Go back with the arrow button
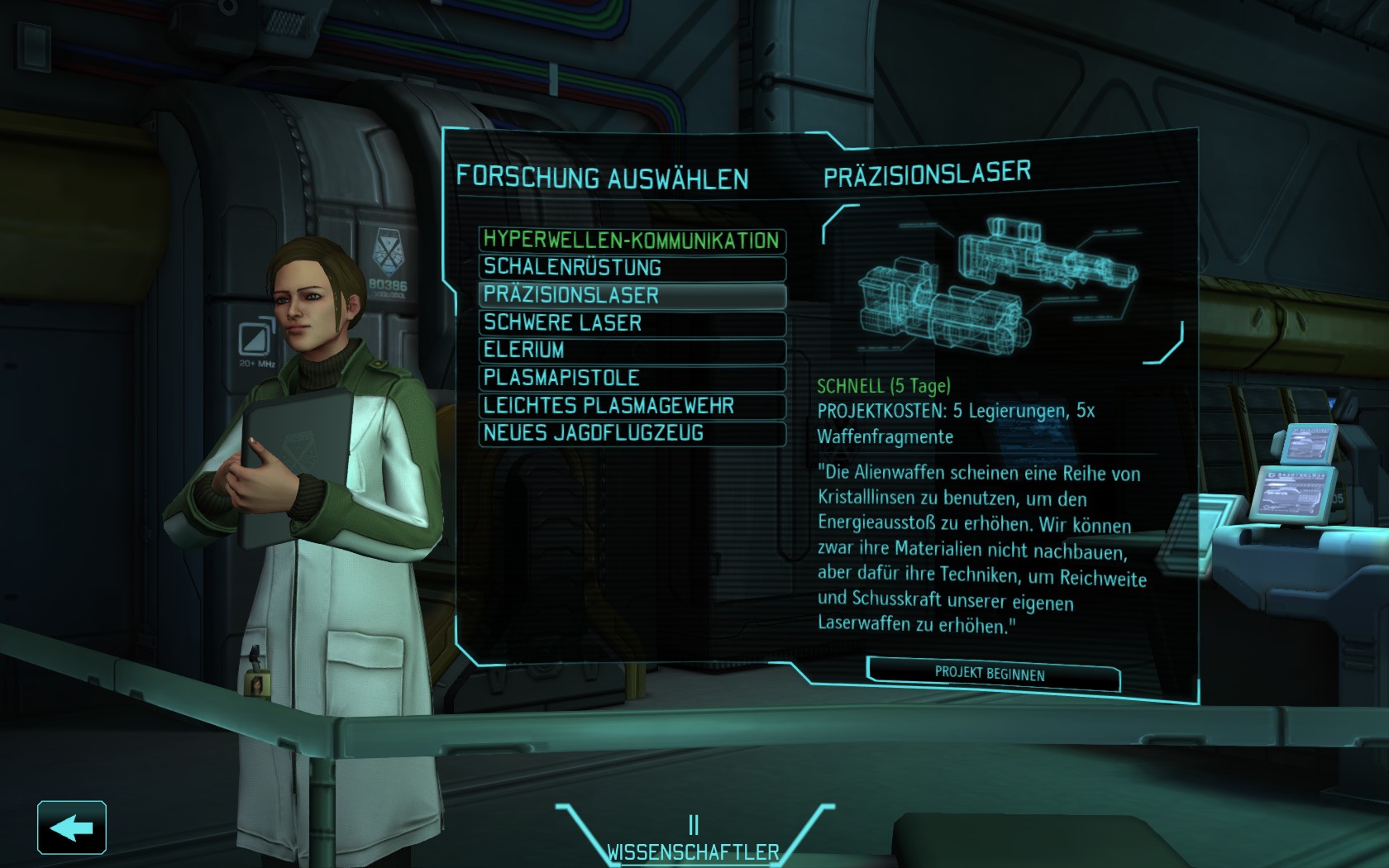The width and height of the screenshot is (1389, 868). [x=72, y=827]
